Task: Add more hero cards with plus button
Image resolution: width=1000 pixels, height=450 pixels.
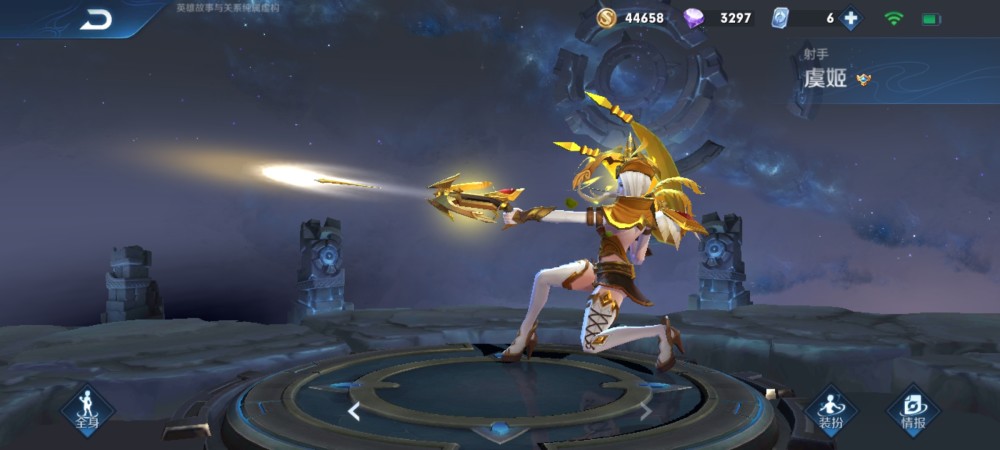Action: (x=850, y=18)
